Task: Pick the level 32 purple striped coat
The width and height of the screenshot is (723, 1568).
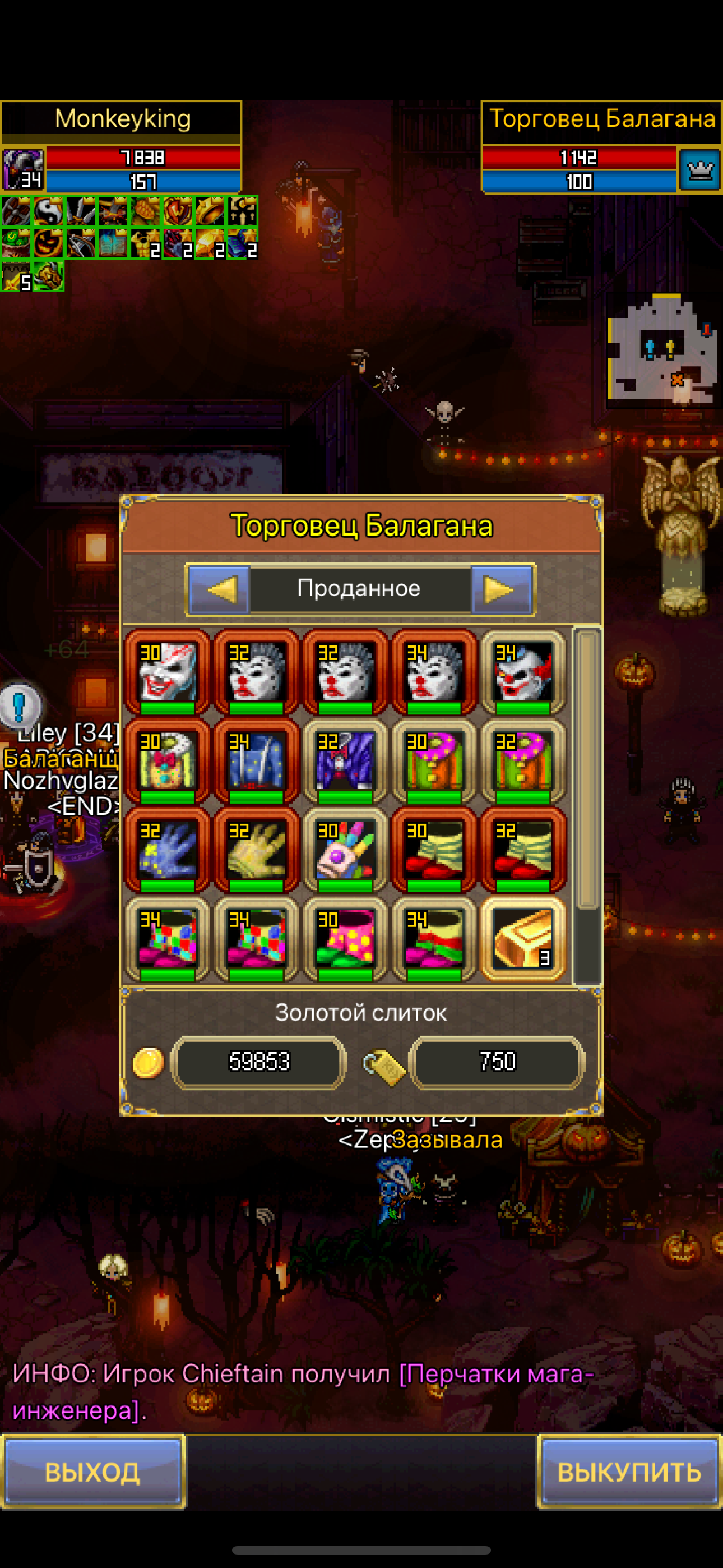Action: (x=345, y=761)
